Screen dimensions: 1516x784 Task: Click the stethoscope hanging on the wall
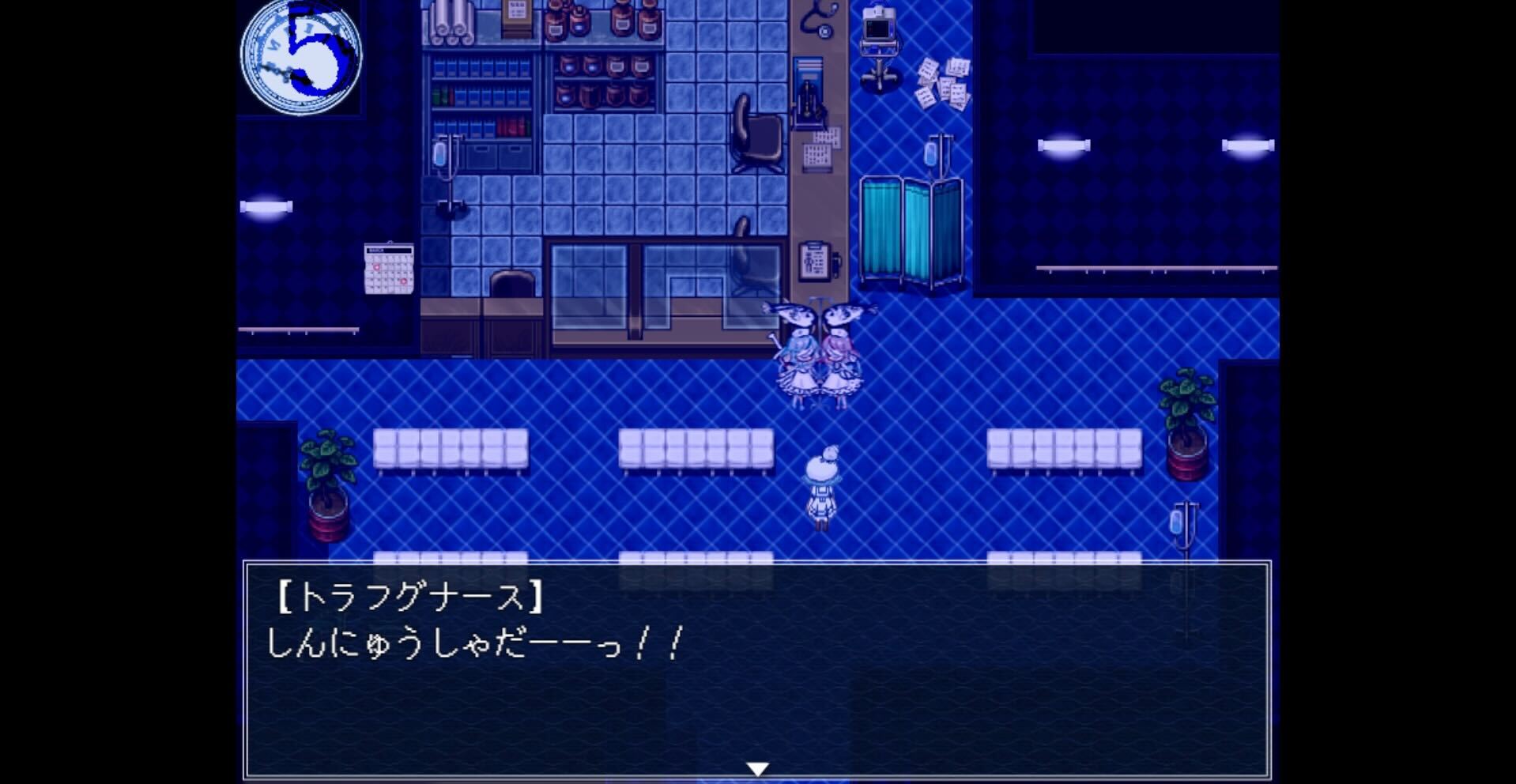(x=820, y=20)
